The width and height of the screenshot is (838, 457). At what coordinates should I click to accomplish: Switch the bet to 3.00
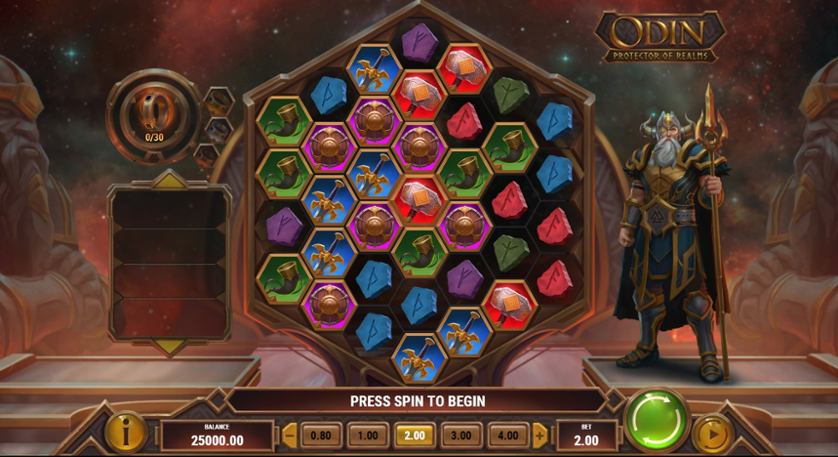coord(461,435)
